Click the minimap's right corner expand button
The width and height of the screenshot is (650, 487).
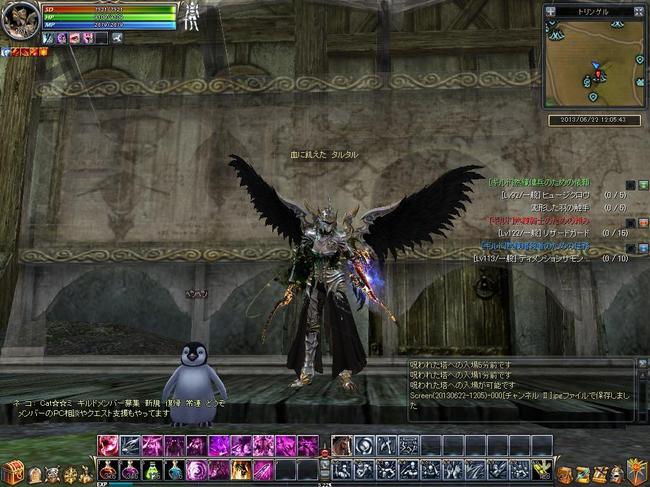click(x=640, y=11)
